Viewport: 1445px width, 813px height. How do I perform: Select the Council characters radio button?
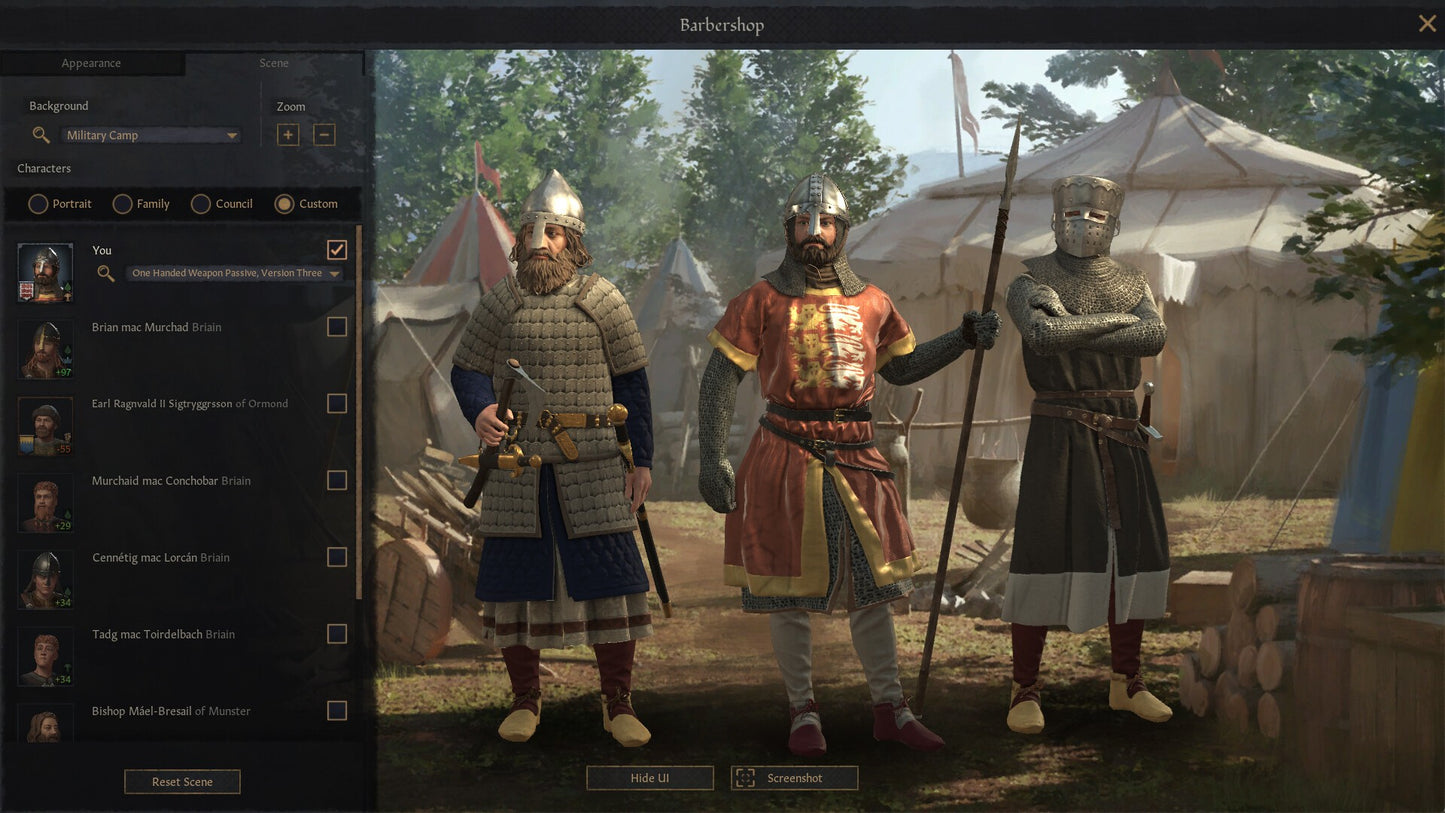click(x=196, y=204)
